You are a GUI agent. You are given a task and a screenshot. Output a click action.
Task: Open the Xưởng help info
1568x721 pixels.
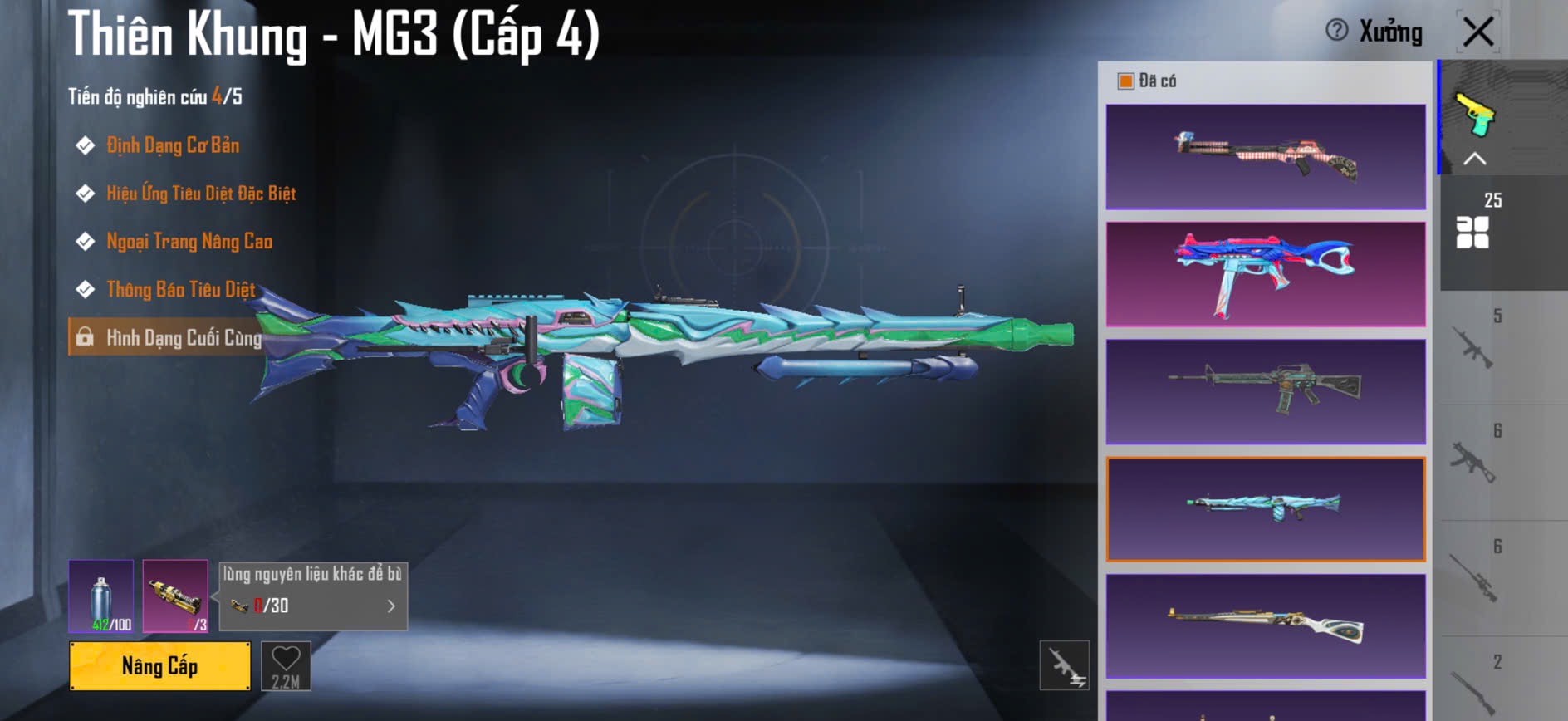(x=1336, y=31)
